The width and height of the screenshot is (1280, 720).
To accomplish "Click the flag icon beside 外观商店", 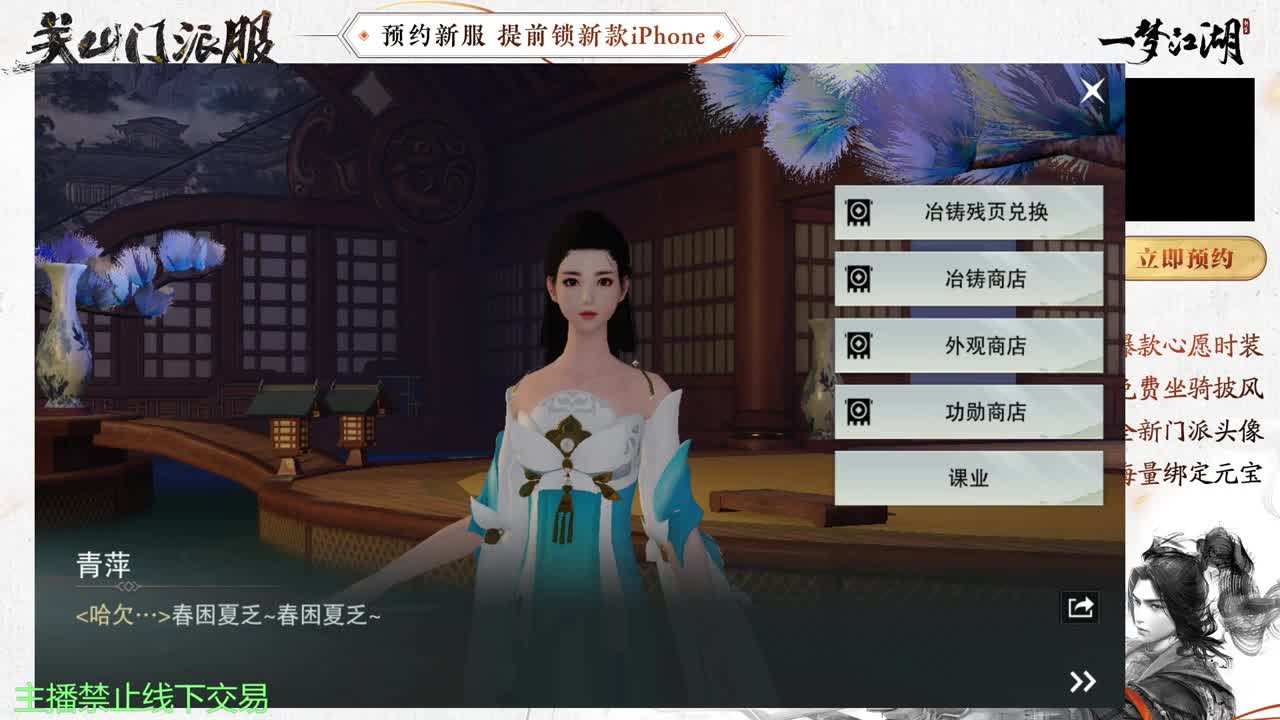I will 858,346.
